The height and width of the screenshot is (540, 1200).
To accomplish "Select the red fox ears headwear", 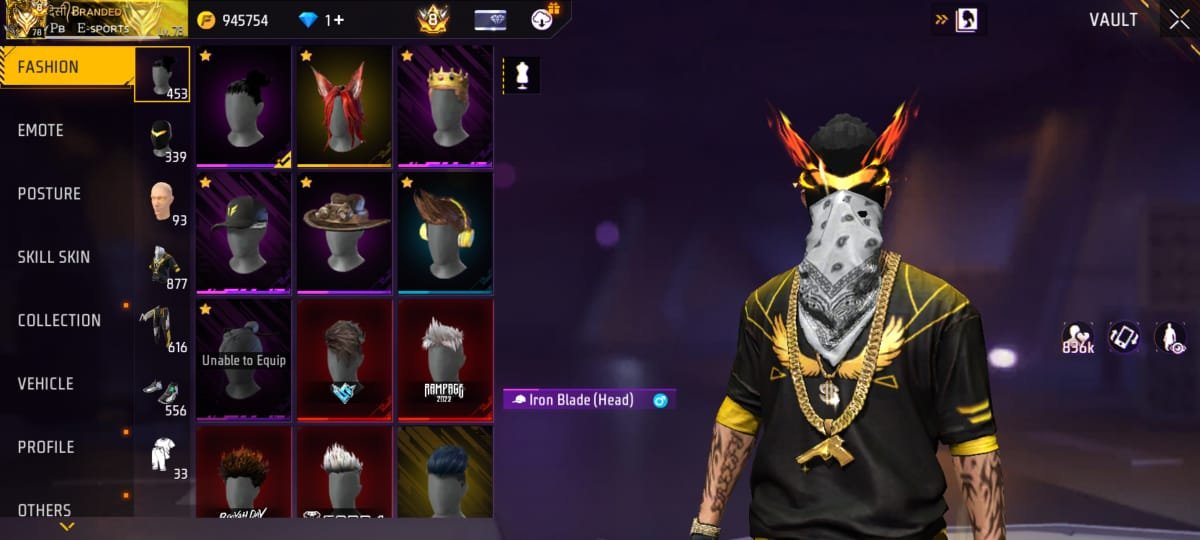I will click(344, 106).
